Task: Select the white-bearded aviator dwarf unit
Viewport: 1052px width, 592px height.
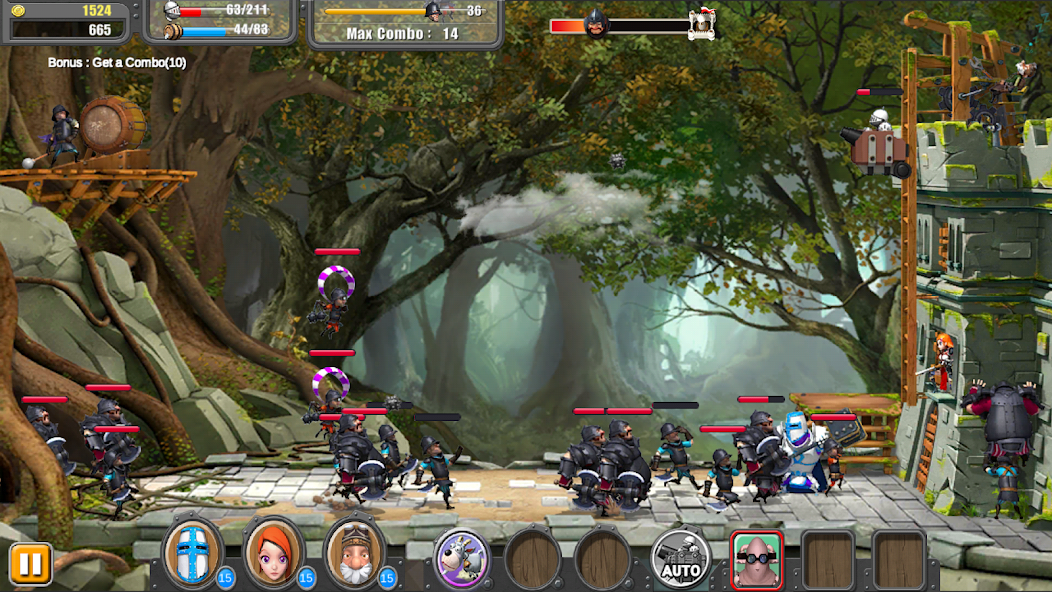Action: (354, 554)
